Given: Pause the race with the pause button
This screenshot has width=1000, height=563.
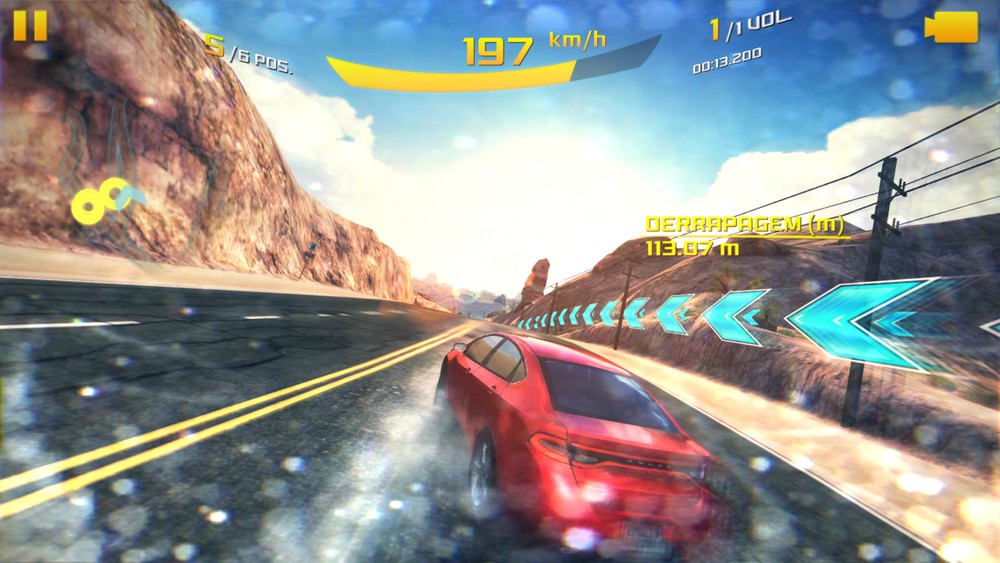Looking at the screenshot, I should [30, 25].
